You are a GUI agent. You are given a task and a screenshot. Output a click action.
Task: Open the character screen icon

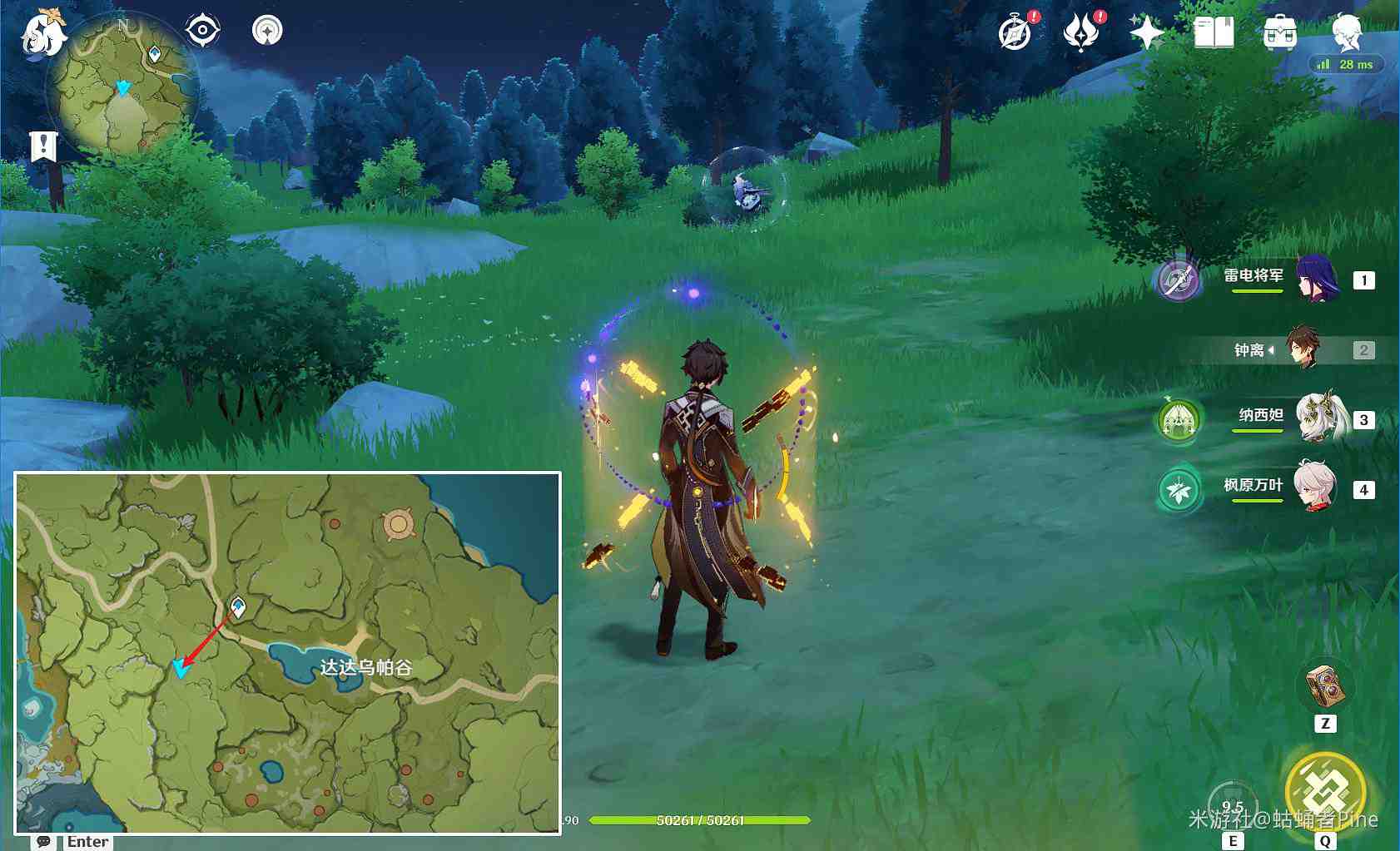tap(1346, 33)
